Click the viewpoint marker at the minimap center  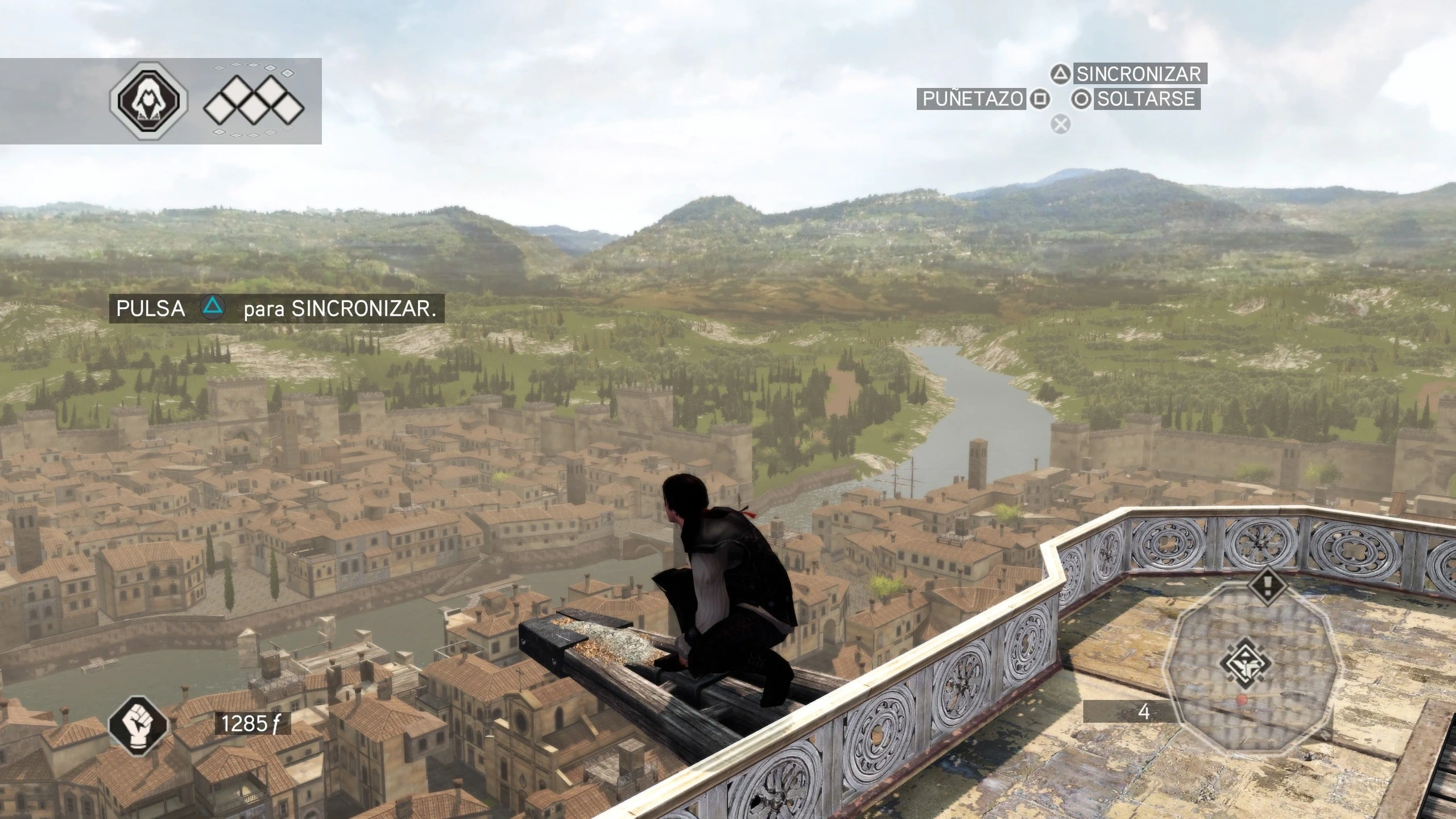(1246, 663)
